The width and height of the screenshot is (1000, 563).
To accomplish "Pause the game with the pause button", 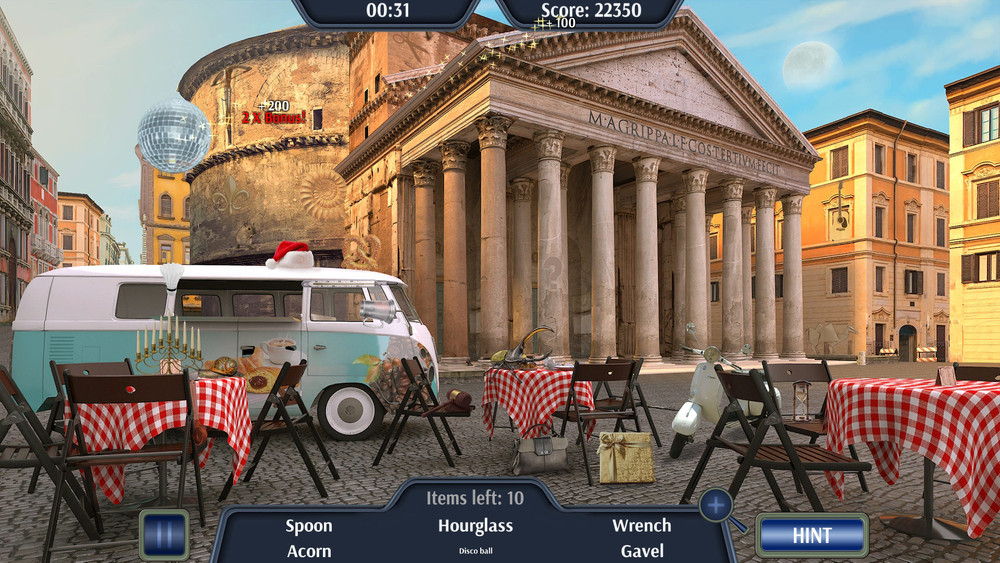I will coord(163,534).
